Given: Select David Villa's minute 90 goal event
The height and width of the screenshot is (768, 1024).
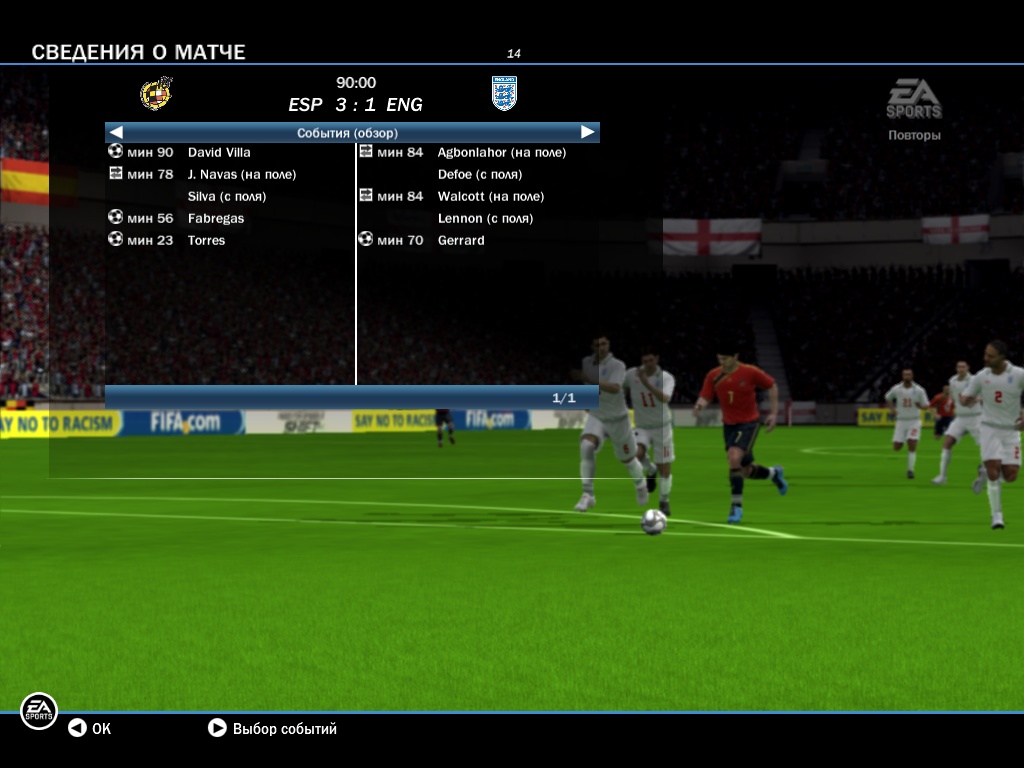Looking at the screenshot, I should [x=218, y=152].
